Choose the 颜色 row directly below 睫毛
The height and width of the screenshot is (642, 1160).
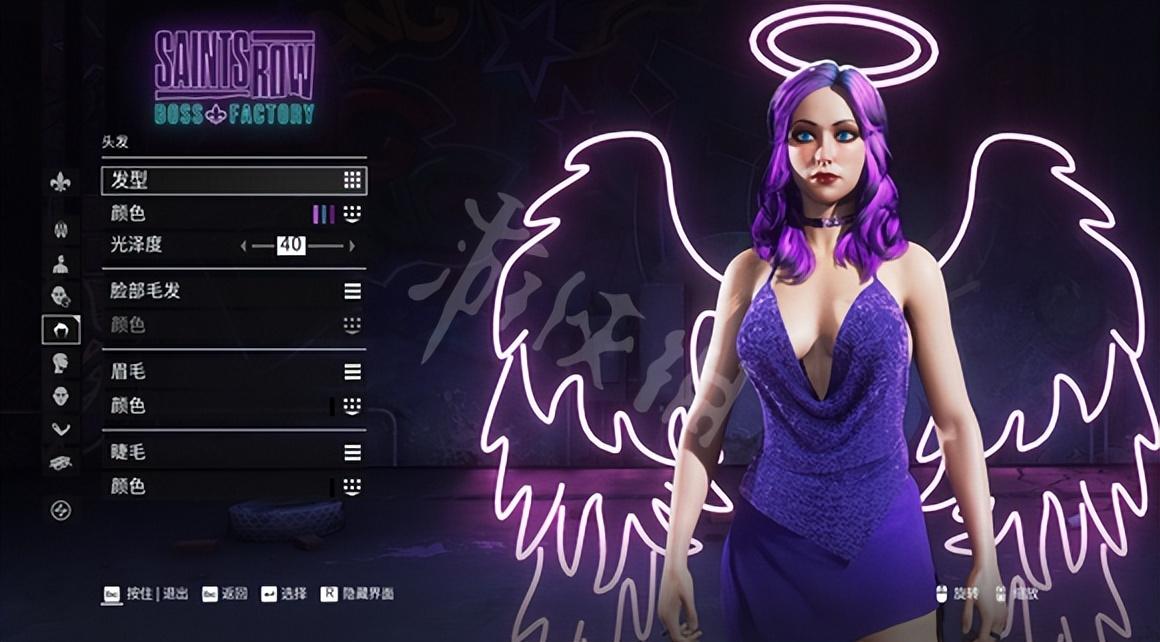pos(234,486)
